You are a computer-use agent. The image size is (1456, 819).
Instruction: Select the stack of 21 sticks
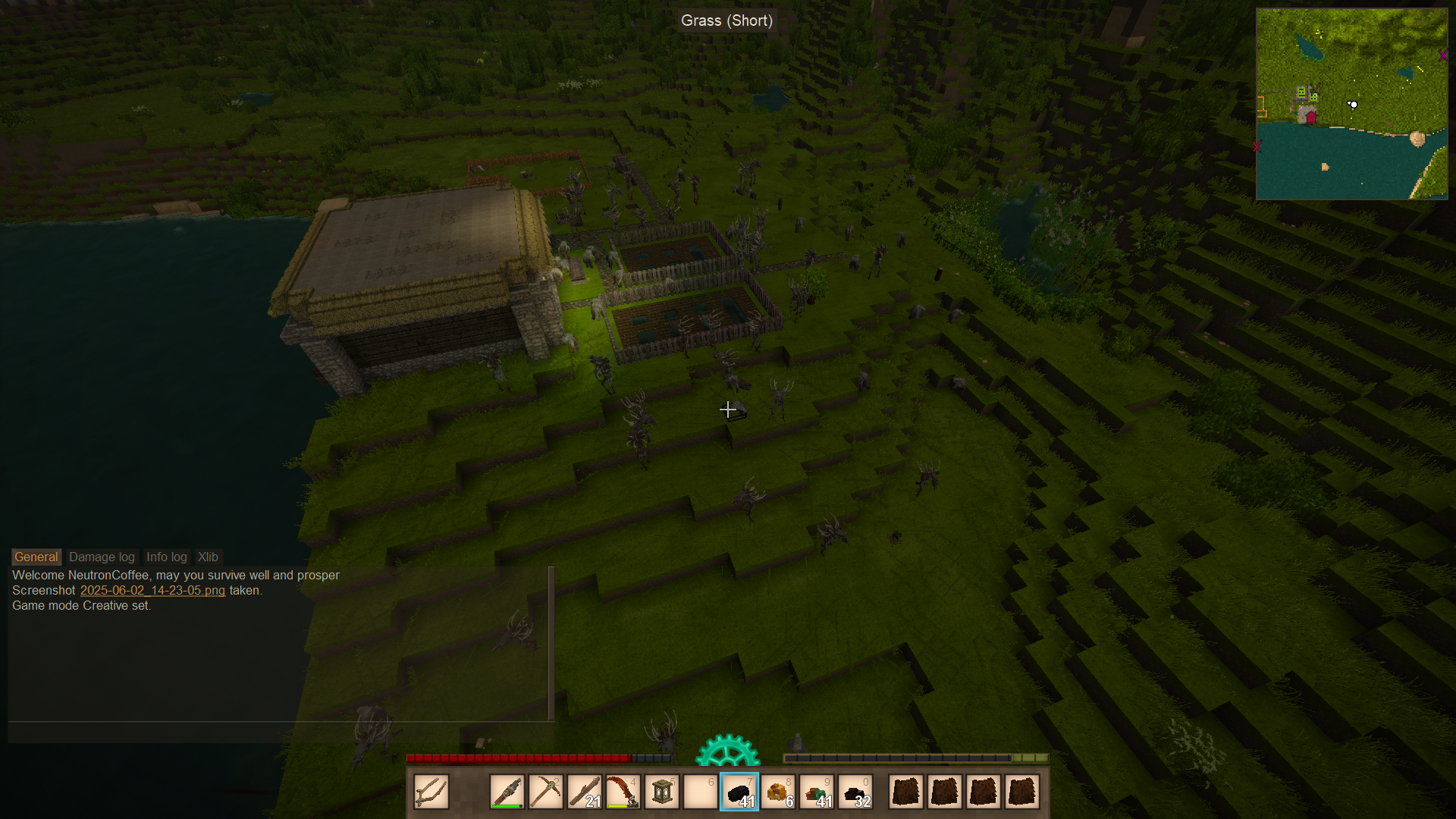coord(585,792)
